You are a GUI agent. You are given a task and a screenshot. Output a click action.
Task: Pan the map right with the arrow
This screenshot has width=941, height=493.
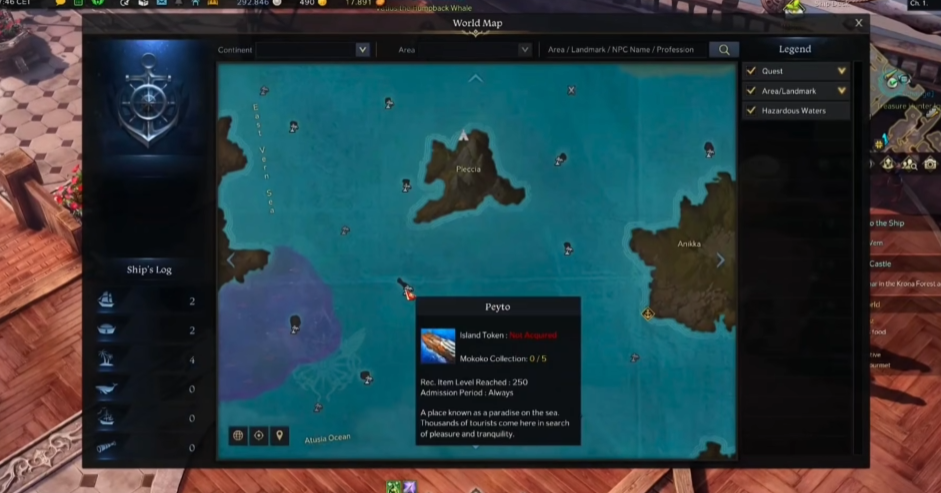pyautogui.click(x=720, y=260)
